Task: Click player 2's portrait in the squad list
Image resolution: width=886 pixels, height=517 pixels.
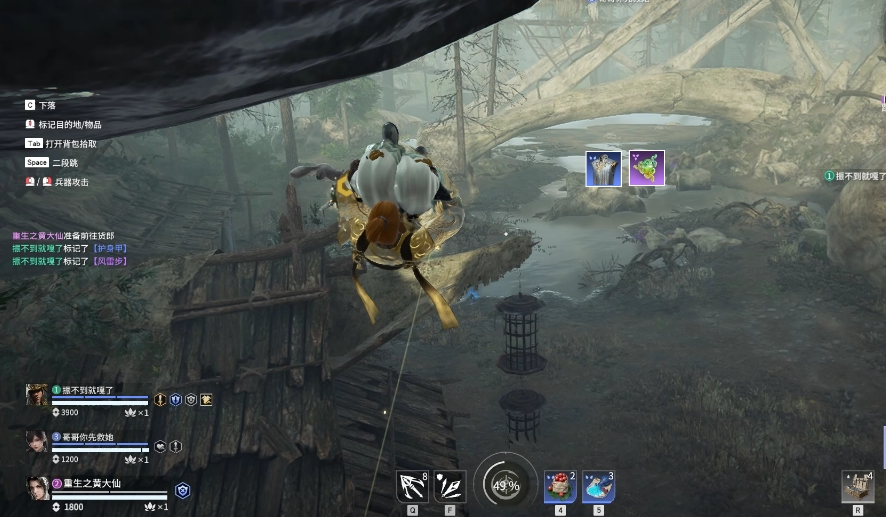Action: 37,488
